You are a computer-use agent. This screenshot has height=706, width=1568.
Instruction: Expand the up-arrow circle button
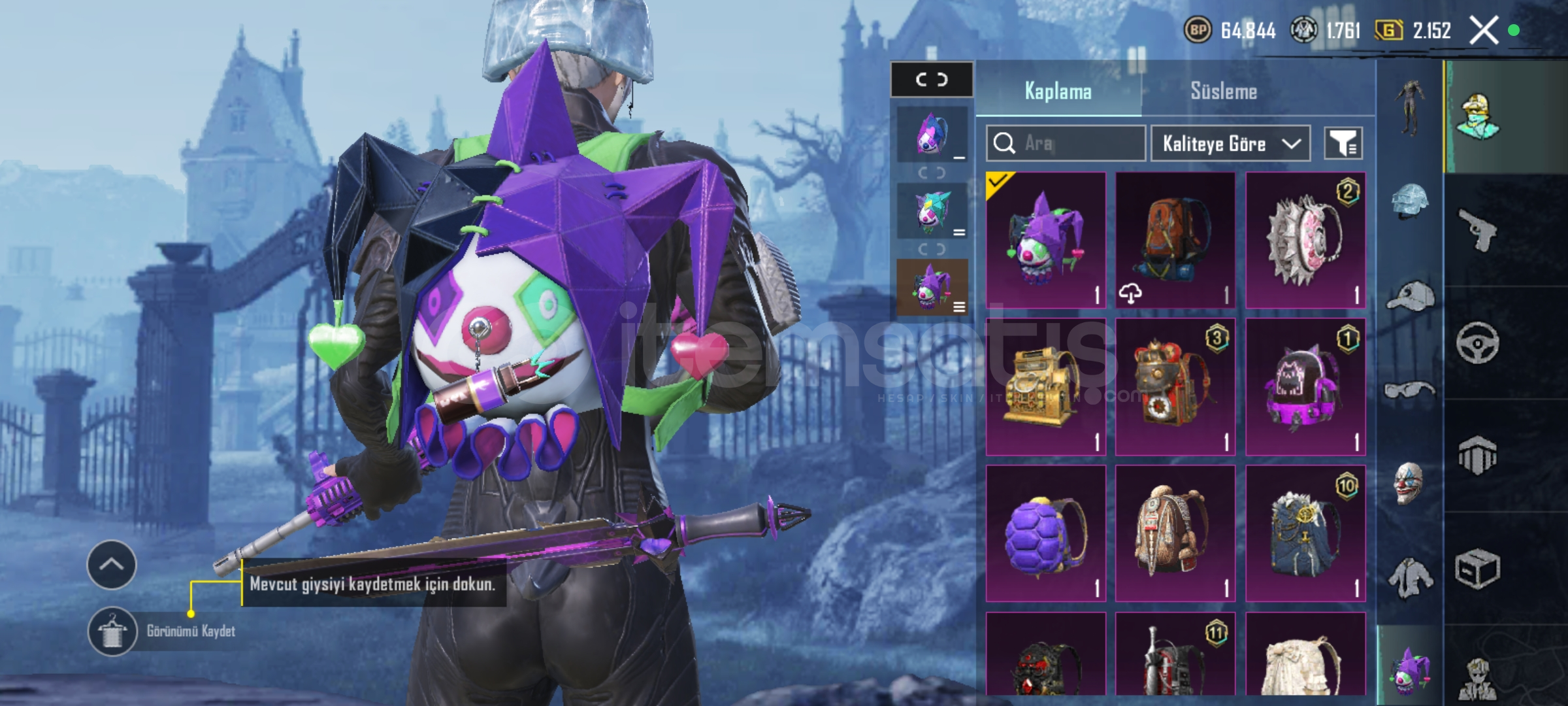112,565
